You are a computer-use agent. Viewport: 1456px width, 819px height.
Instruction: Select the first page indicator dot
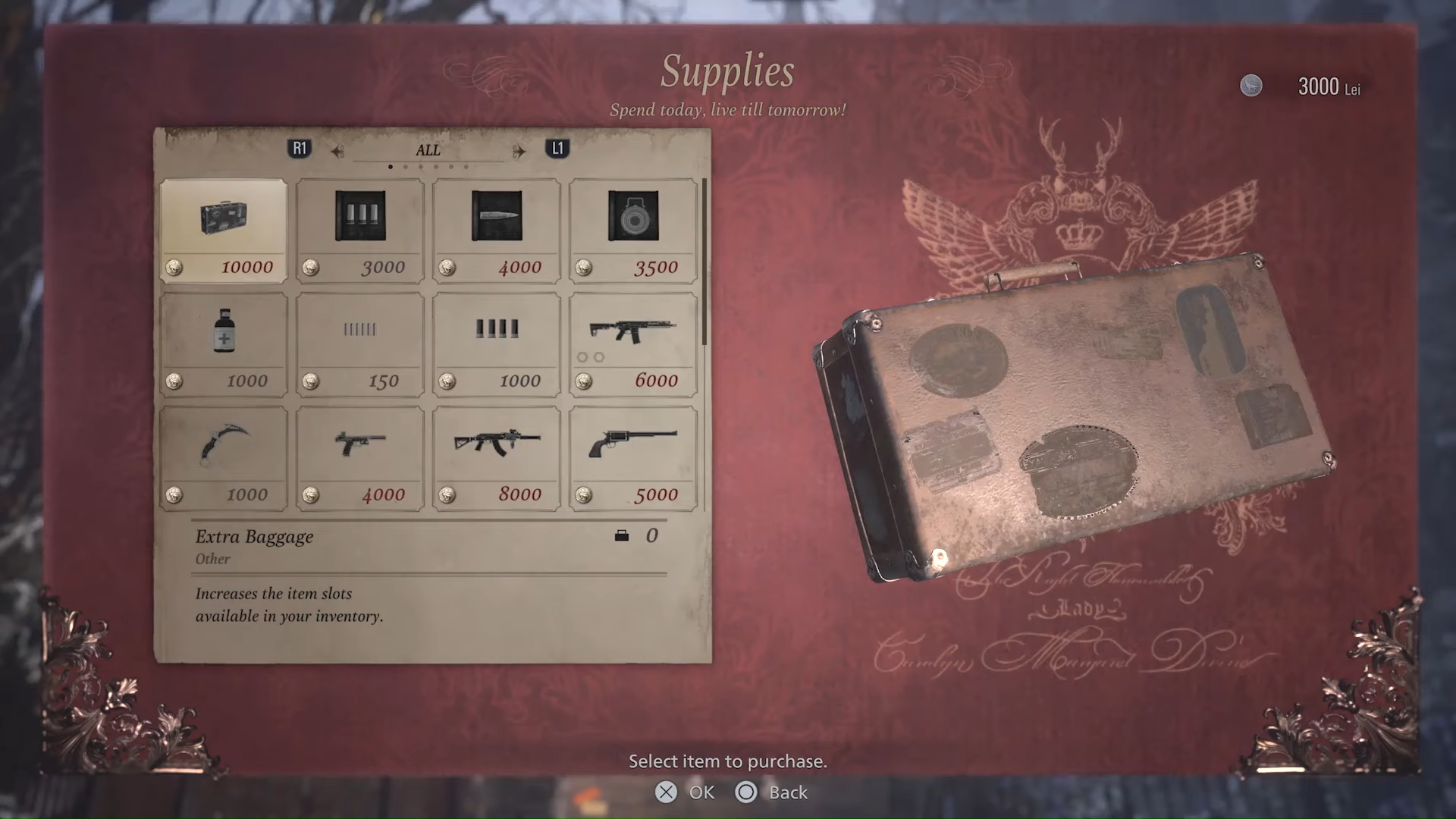click(x=391, y=166)
